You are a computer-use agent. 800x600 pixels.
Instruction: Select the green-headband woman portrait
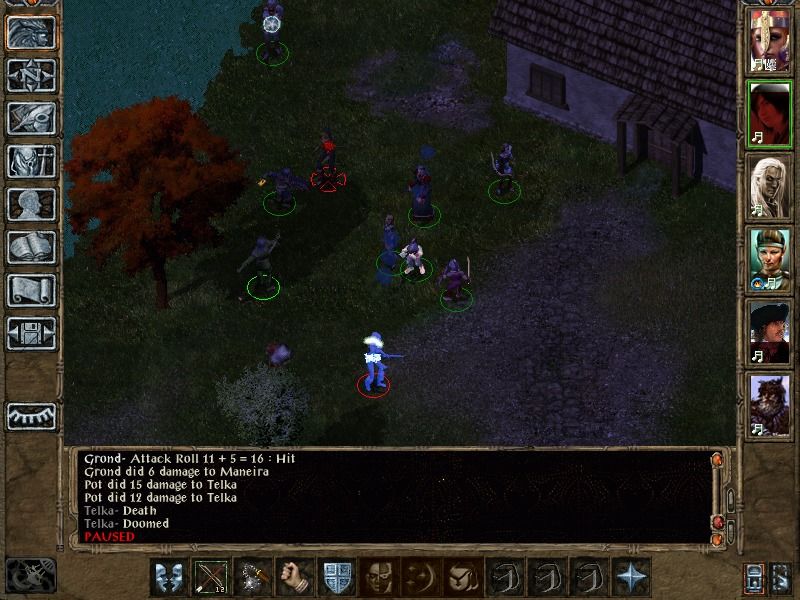coord(771,258)
